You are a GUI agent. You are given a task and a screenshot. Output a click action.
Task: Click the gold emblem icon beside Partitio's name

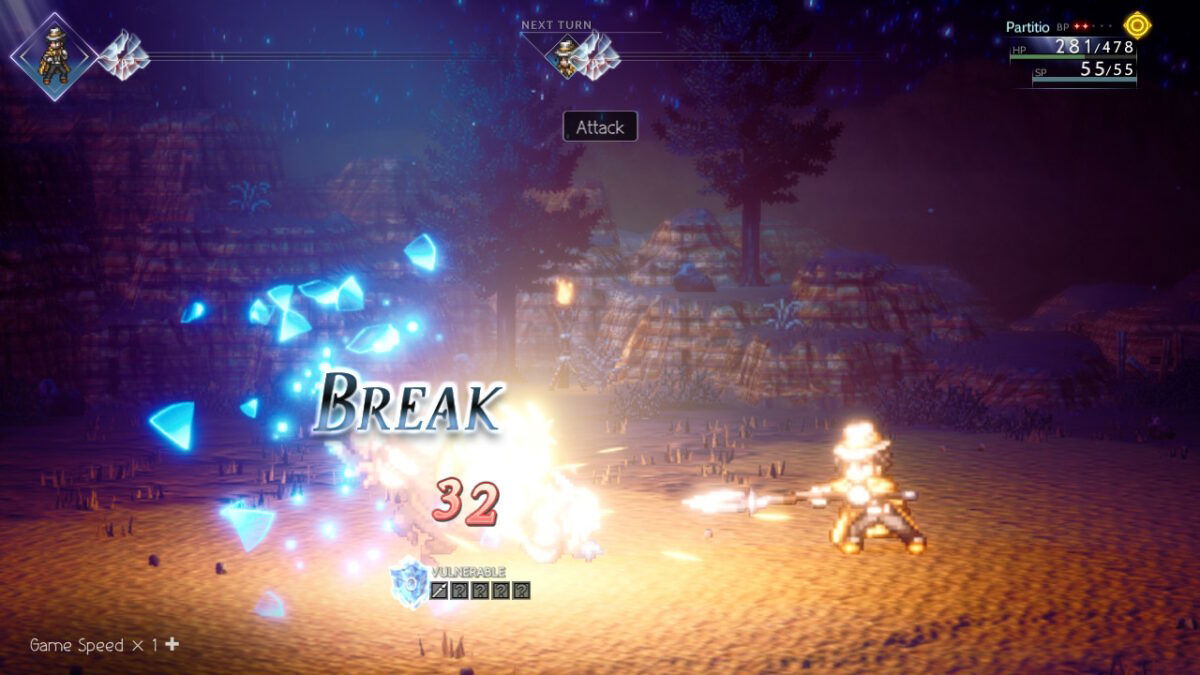click(1137, 24)
